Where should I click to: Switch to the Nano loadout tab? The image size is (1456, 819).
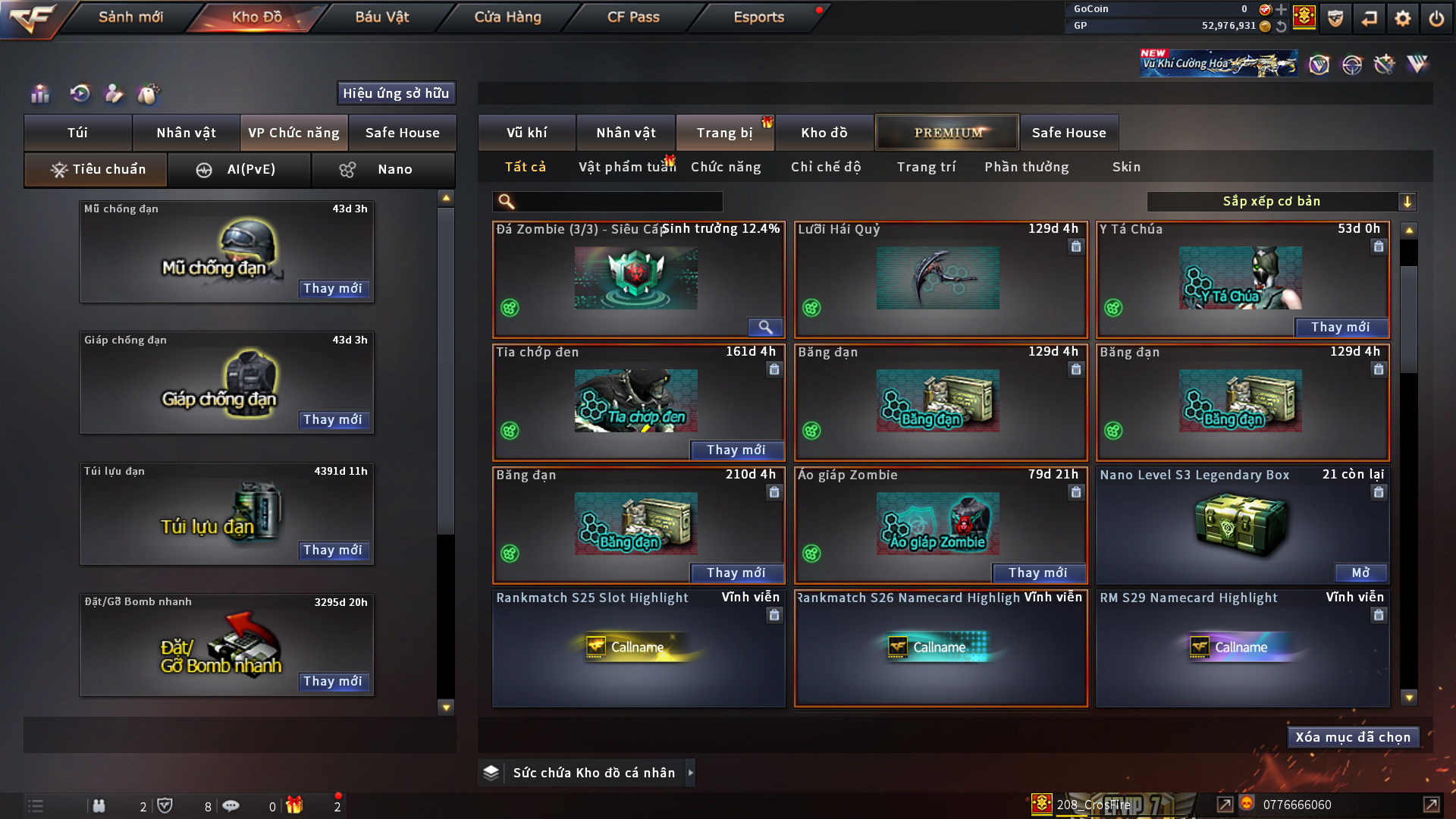coord(383,170)
